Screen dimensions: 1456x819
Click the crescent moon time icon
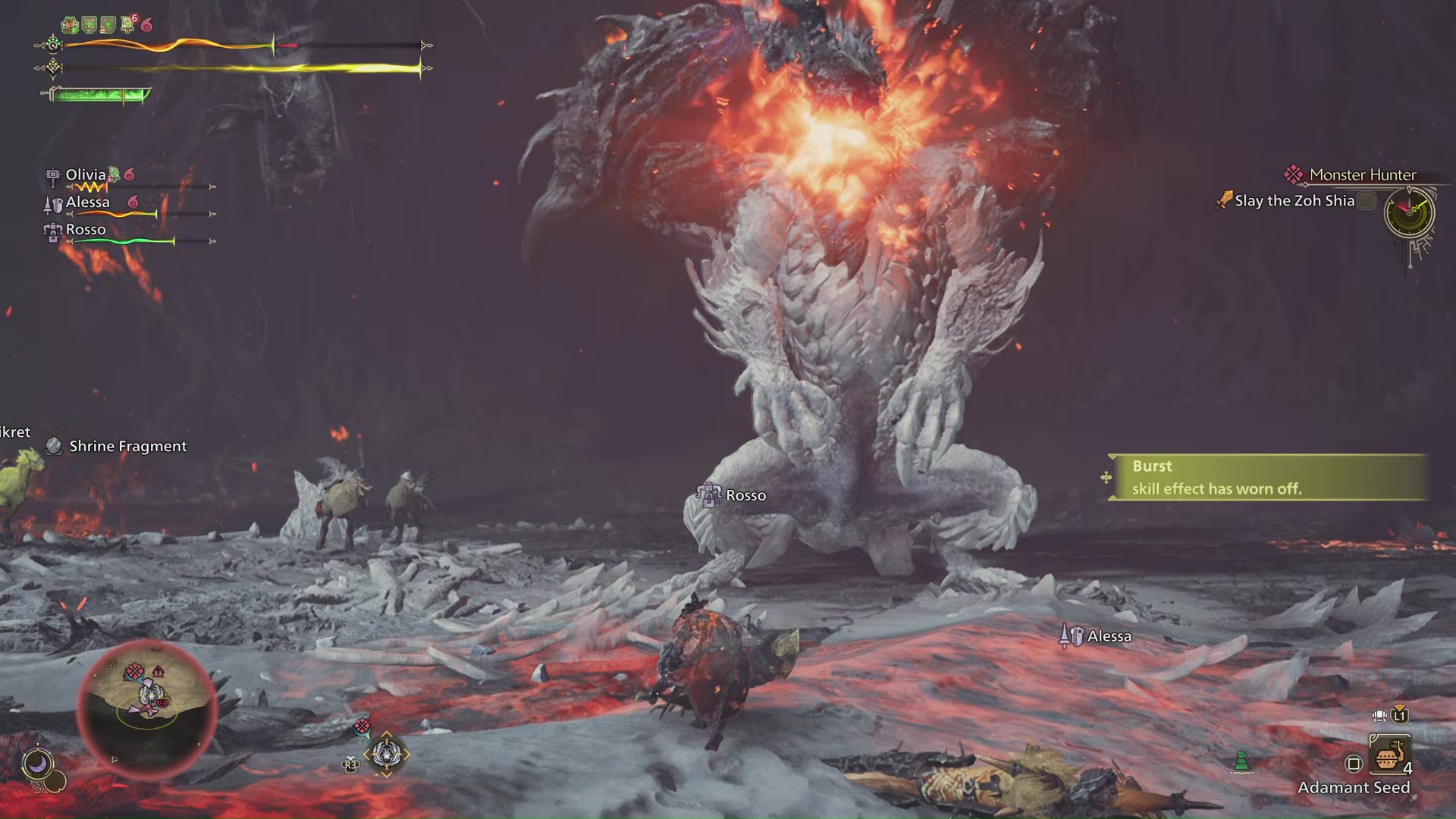tap(37, 763)
